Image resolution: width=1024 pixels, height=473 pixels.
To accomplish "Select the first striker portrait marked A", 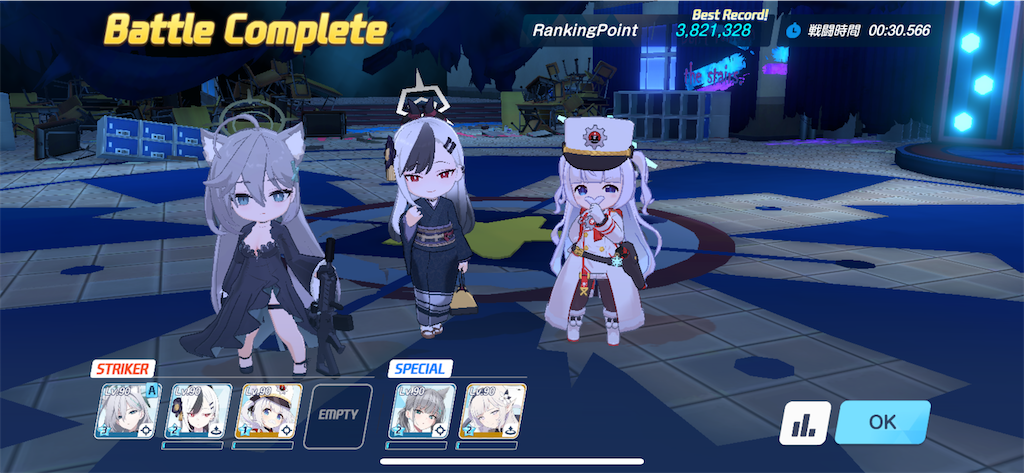I will 128,411.
